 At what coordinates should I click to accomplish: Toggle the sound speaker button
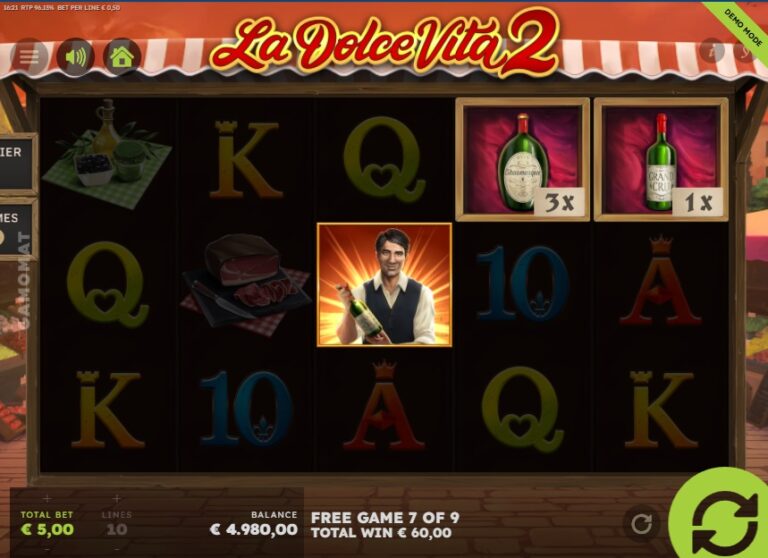click(x=75, y=56)
